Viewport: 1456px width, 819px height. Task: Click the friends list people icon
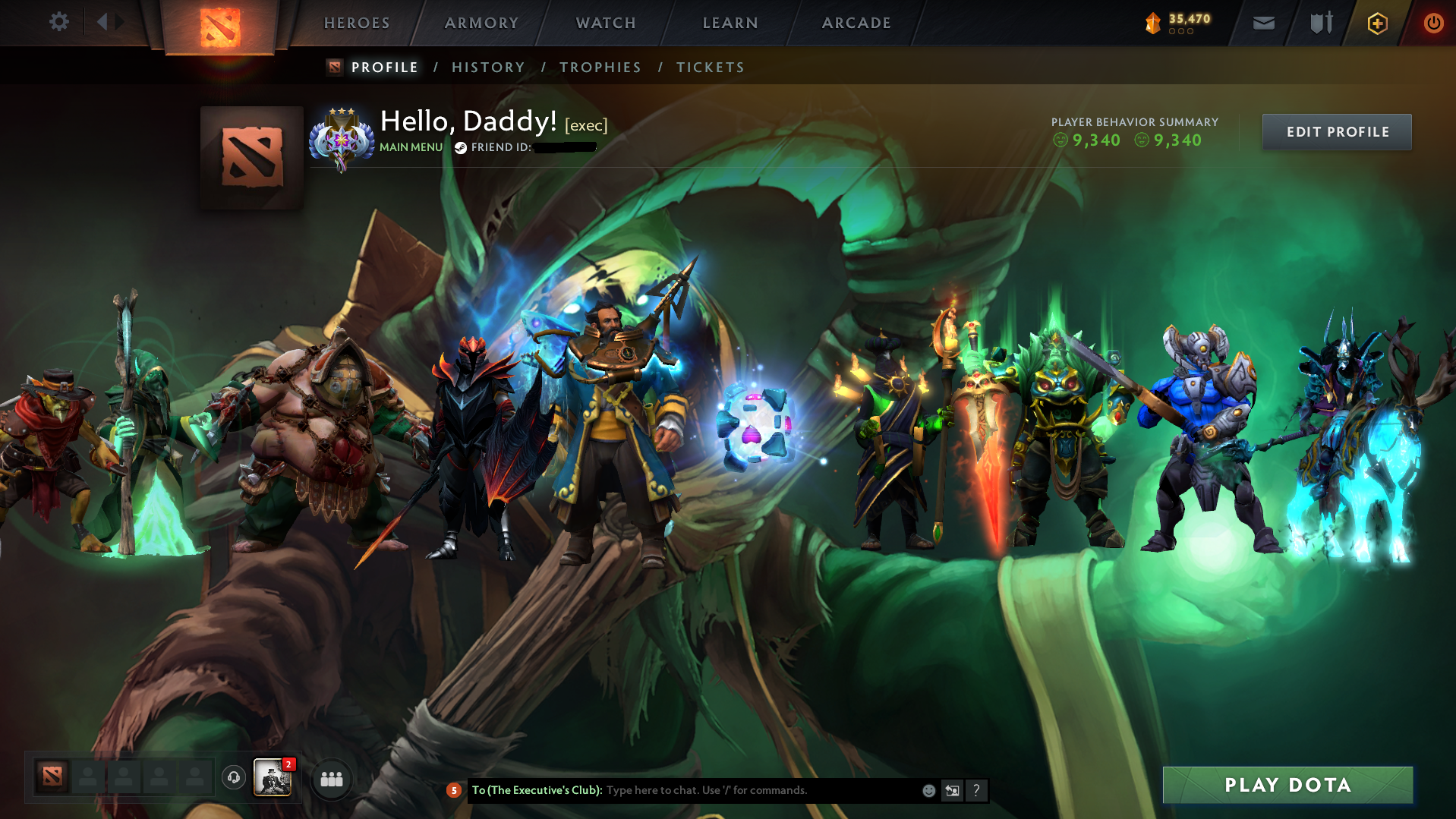click(x=332, y=779)
